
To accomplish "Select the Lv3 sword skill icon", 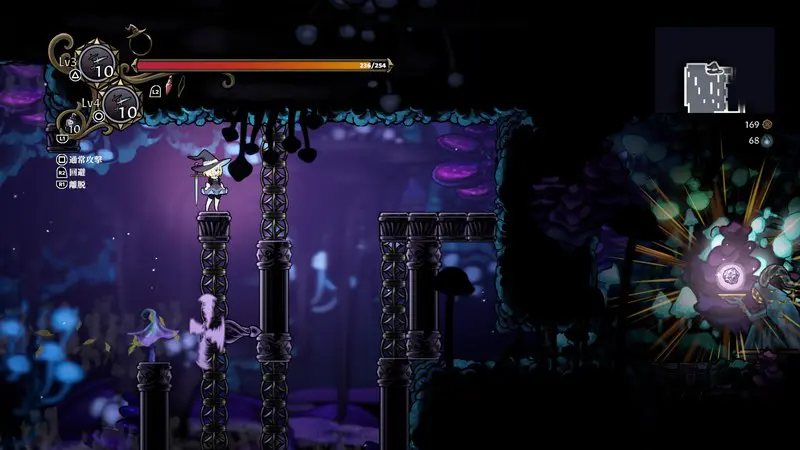I will [x=96, y=63].
